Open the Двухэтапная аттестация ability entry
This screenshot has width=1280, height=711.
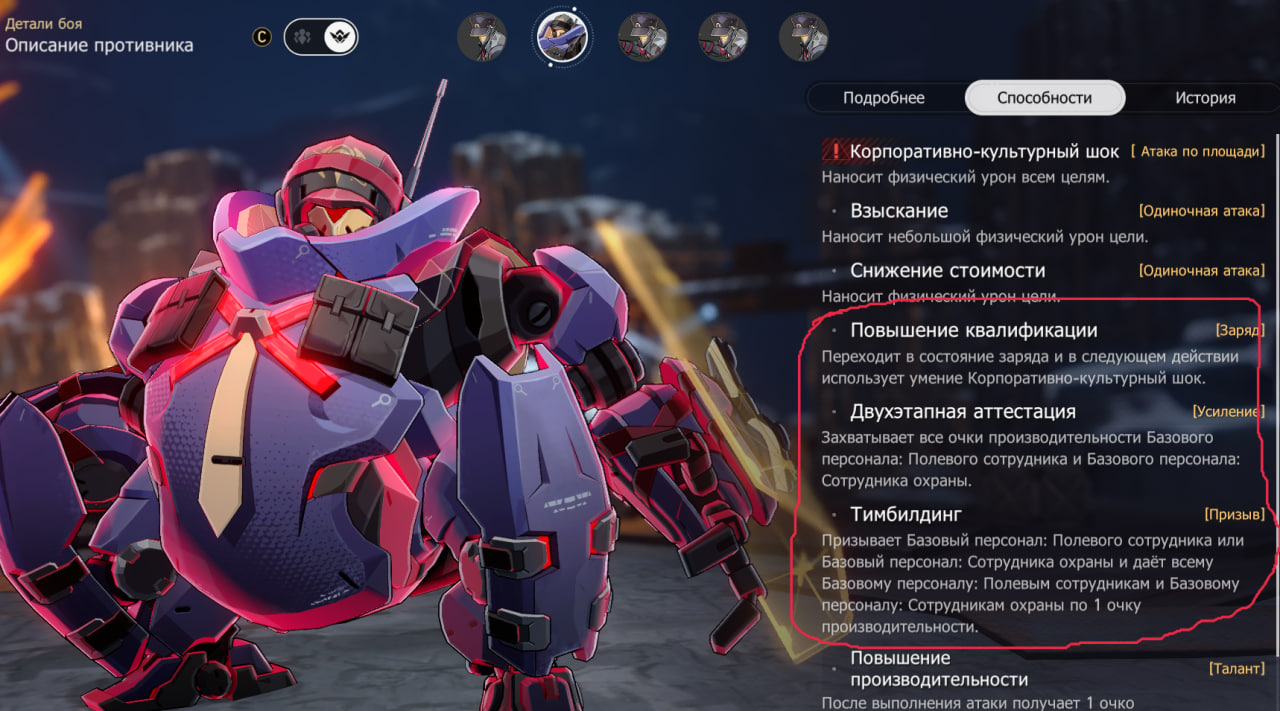(962, 411)
